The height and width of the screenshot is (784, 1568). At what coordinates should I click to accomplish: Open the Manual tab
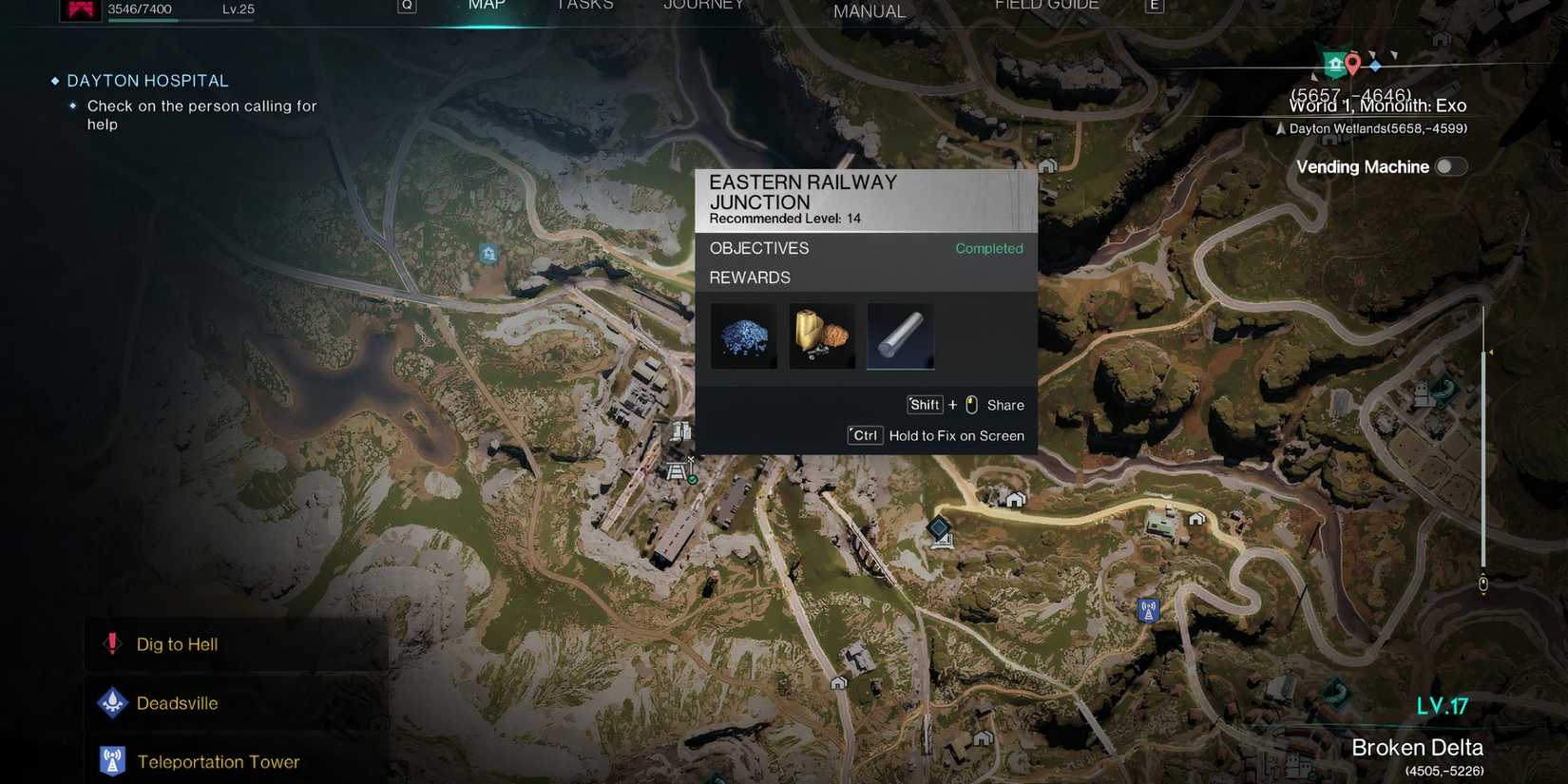(x=869, y=11)
